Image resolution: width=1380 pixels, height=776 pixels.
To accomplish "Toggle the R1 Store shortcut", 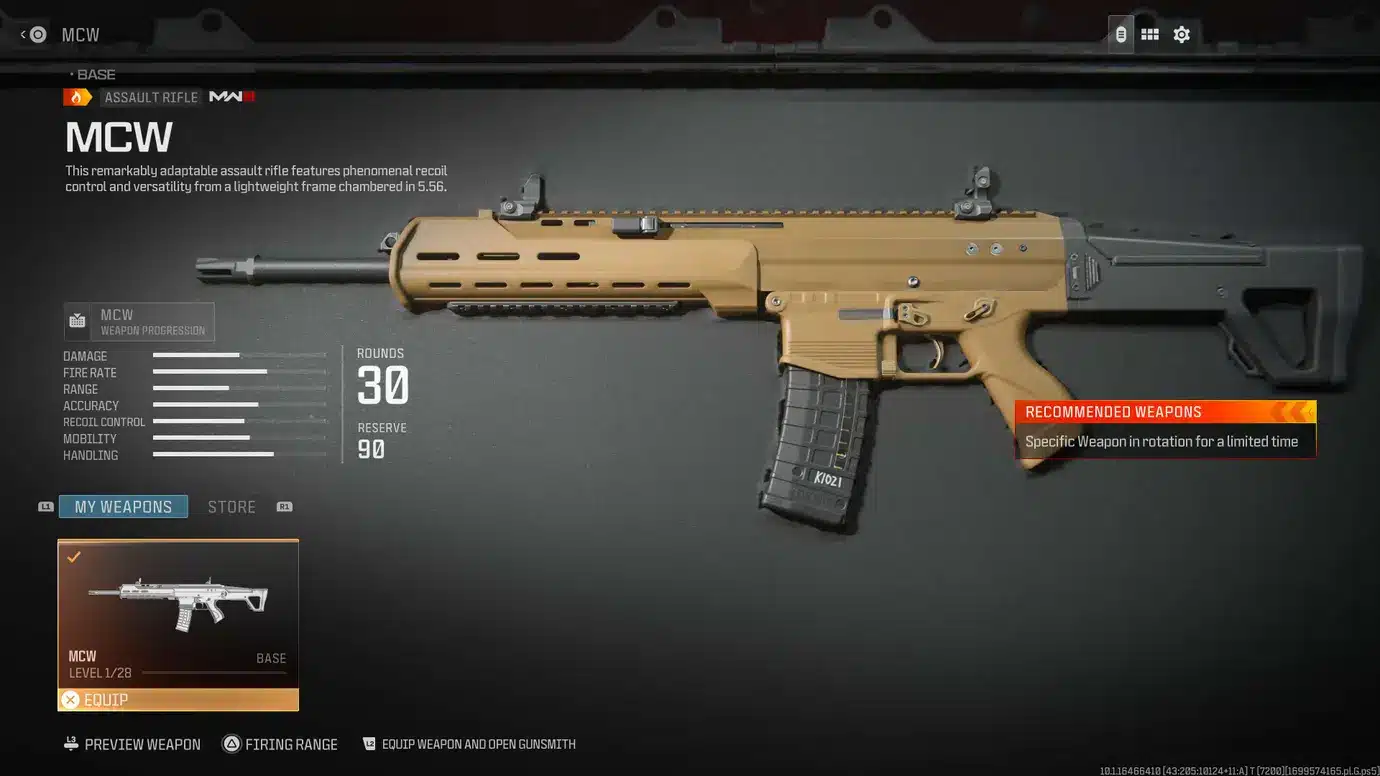I will (x=284, y=506).
